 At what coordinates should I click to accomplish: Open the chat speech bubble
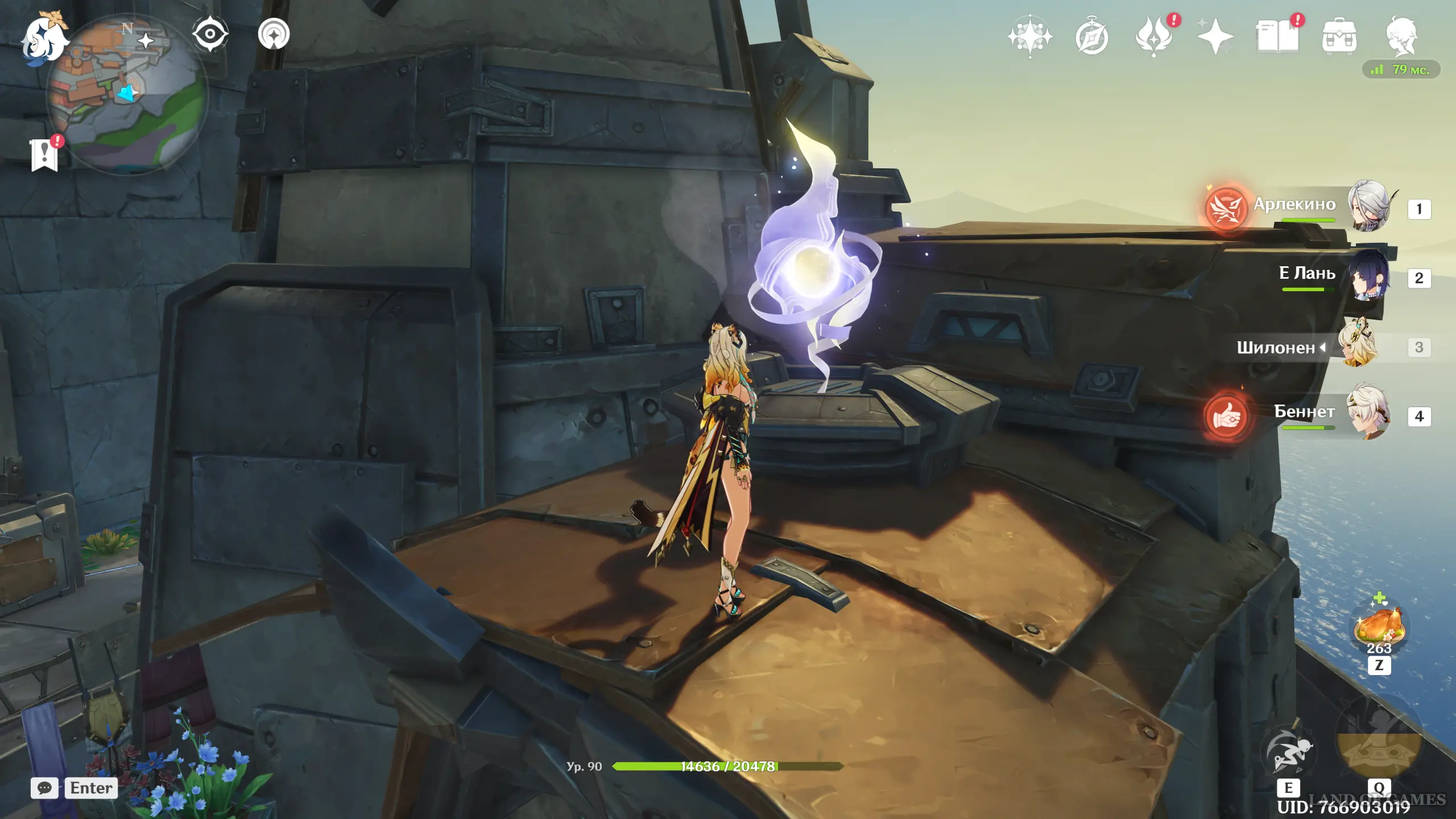coord(44,788)
